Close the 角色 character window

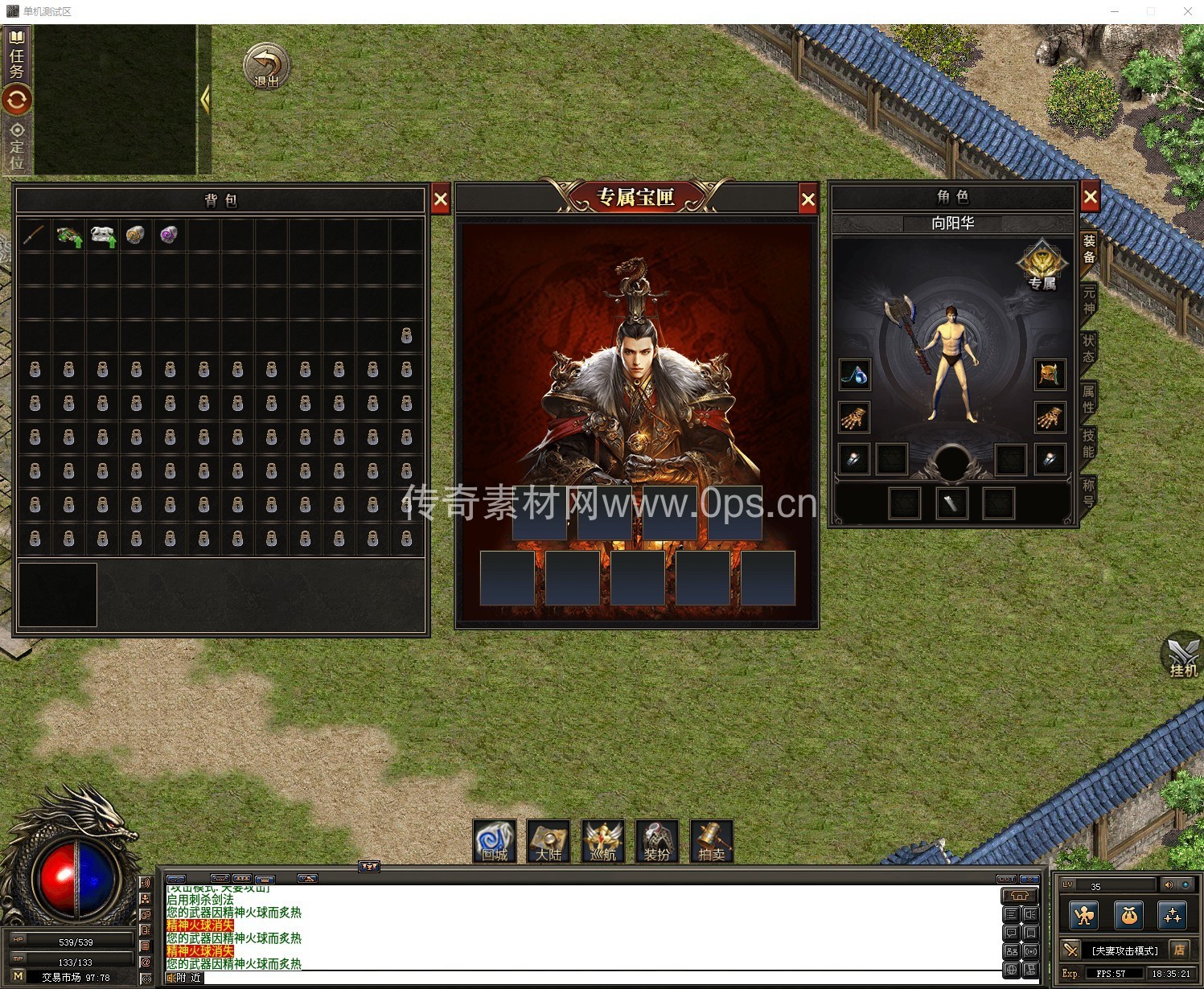pos(1090,196)
